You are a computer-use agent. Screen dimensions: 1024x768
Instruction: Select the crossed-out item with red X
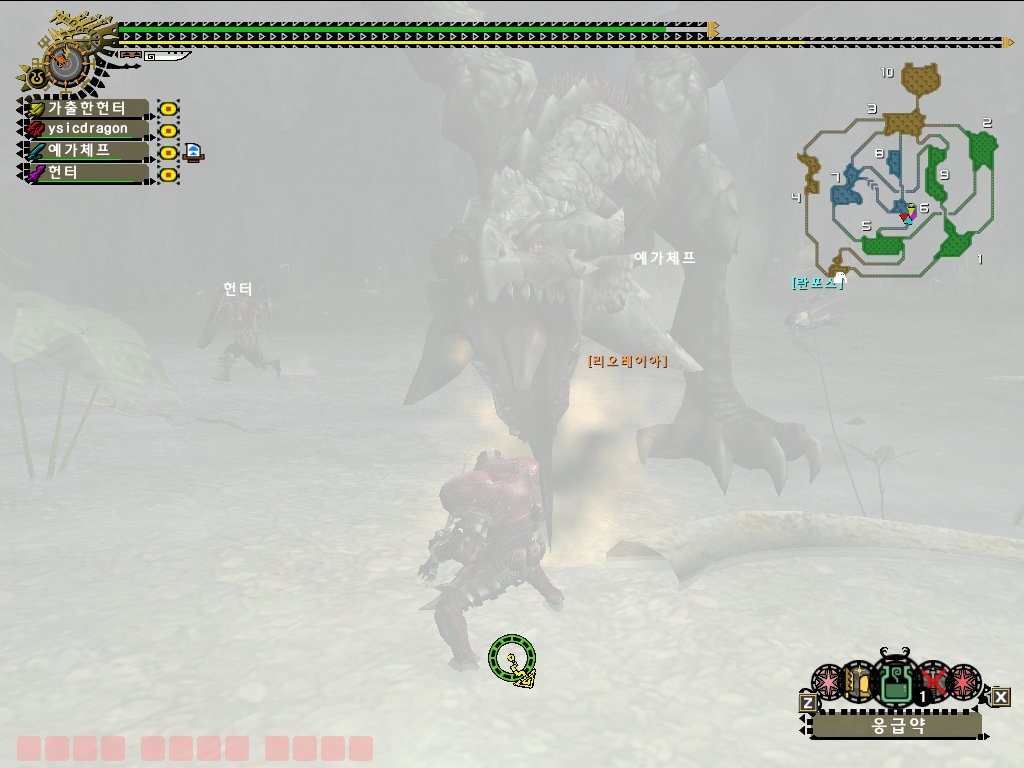934,683
